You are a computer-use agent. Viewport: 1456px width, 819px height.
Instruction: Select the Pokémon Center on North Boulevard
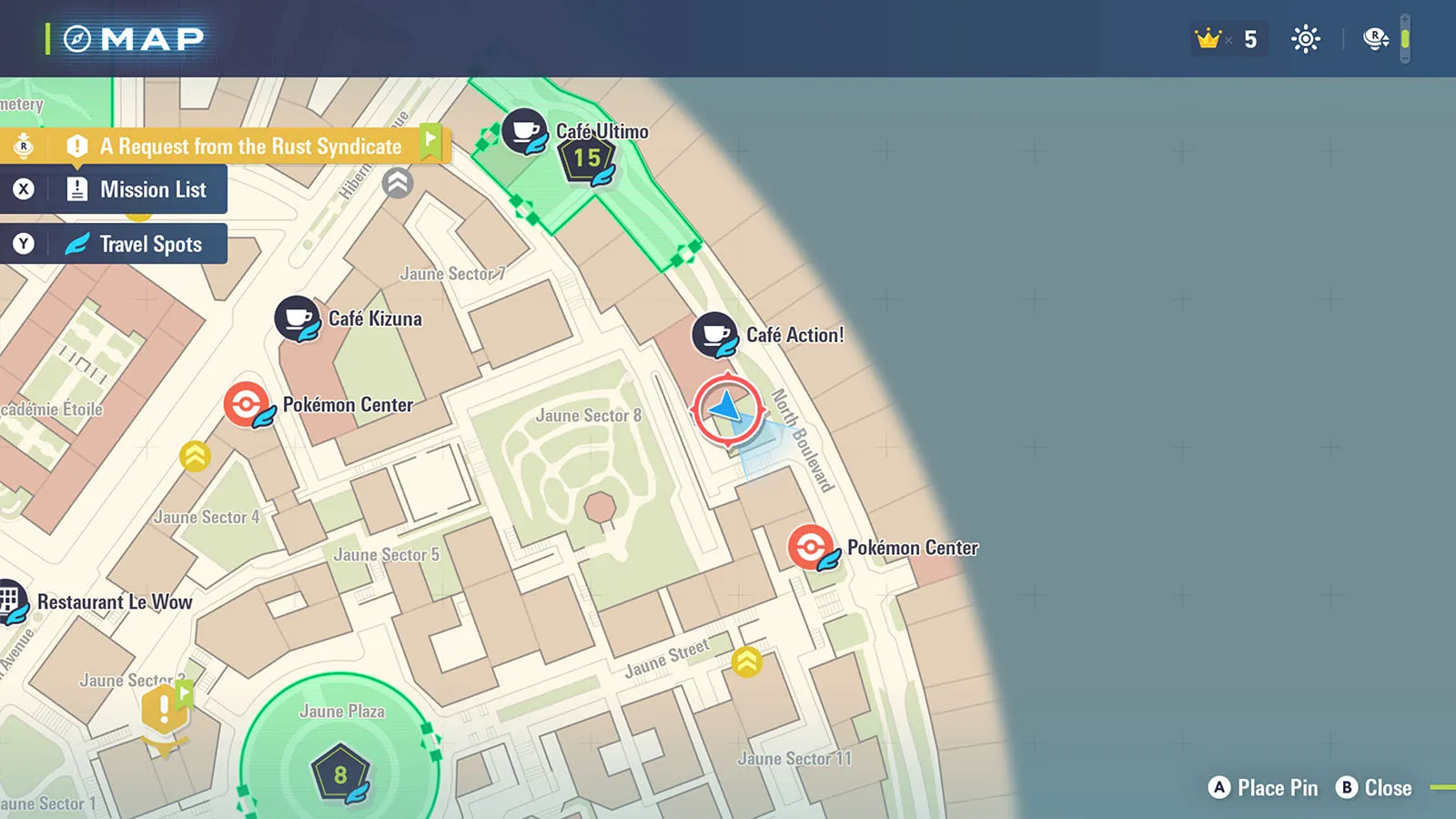(x=810, y=547)
